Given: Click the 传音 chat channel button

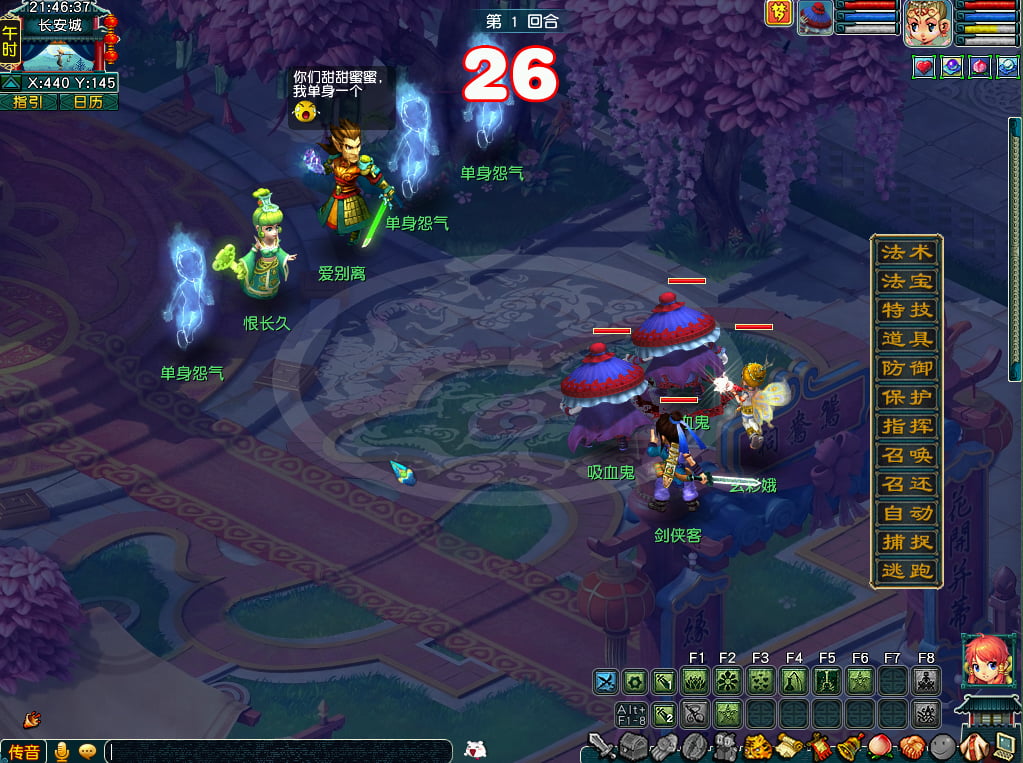Looking at the screenshot, I should point(24,751).
